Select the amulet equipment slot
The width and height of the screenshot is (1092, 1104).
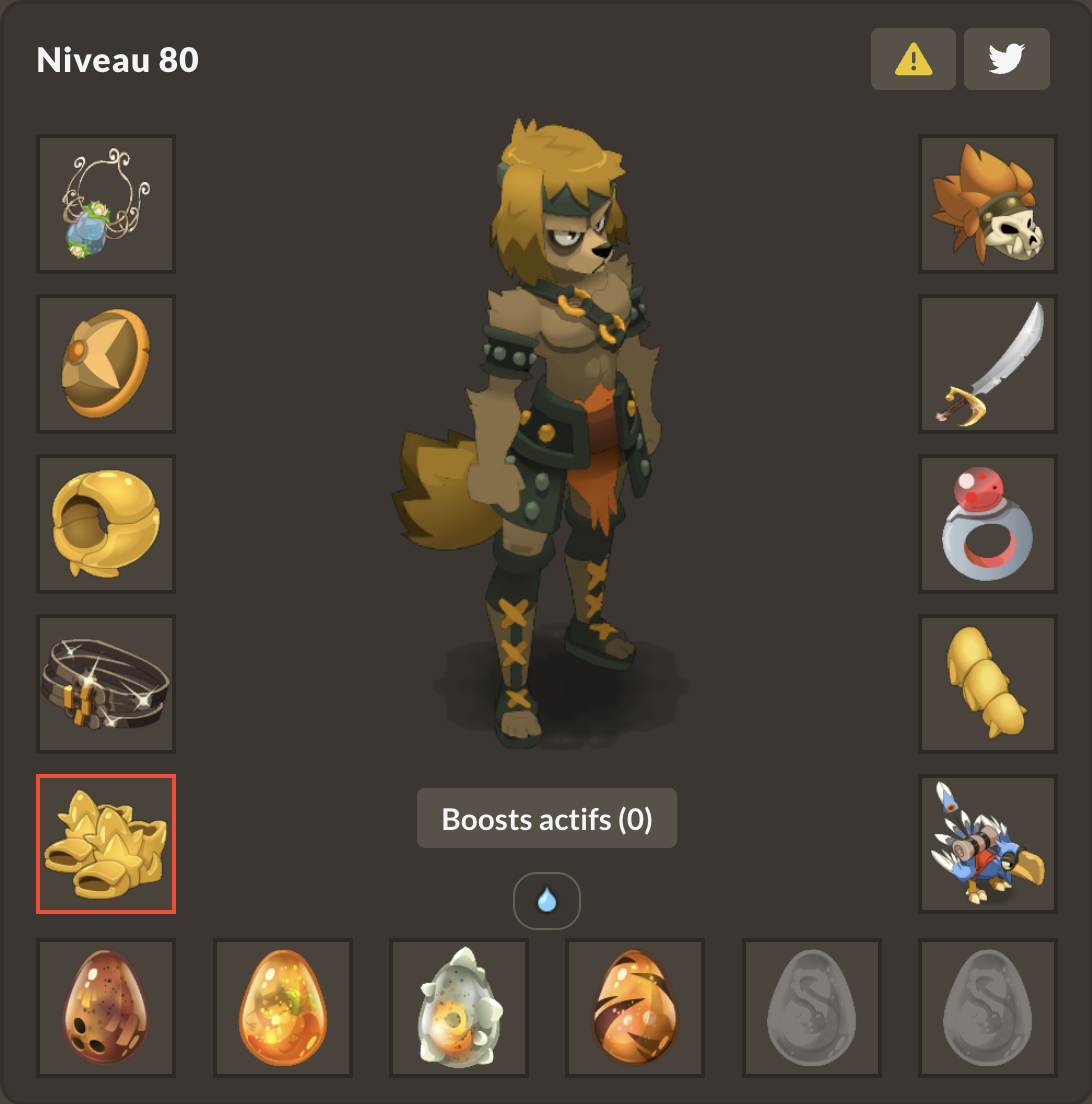point(106,204)
